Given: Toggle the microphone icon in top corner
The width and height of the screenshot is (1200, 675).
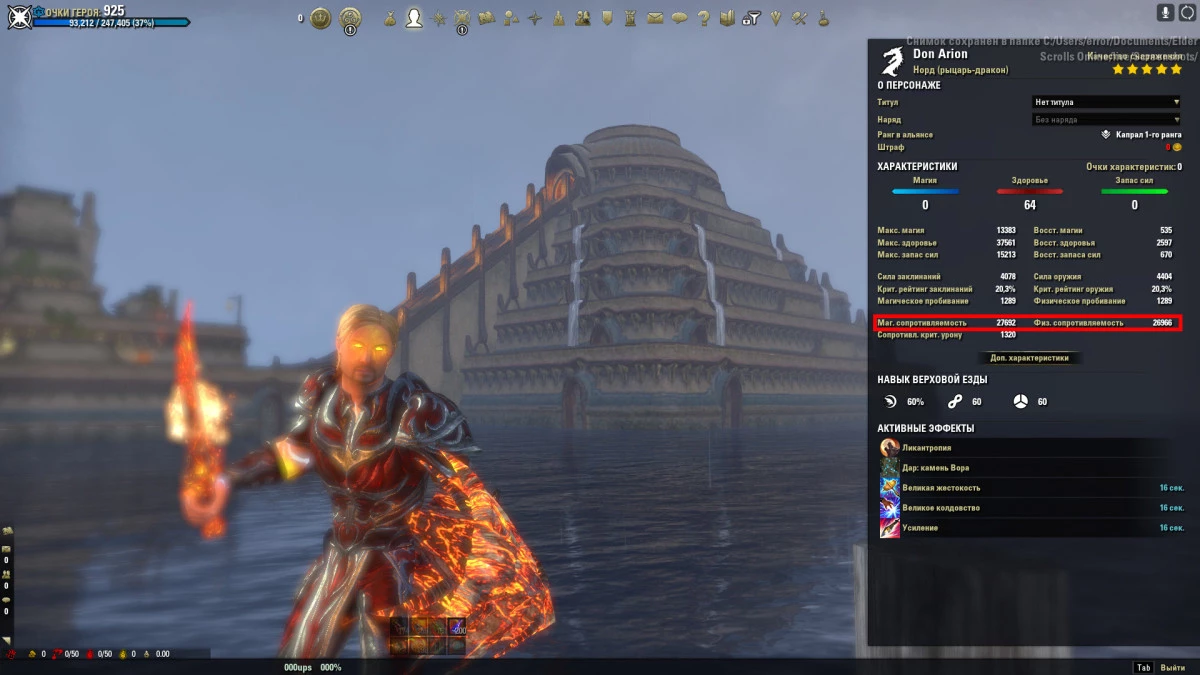Looking at the screenshot, I should tap(1165, 12).
